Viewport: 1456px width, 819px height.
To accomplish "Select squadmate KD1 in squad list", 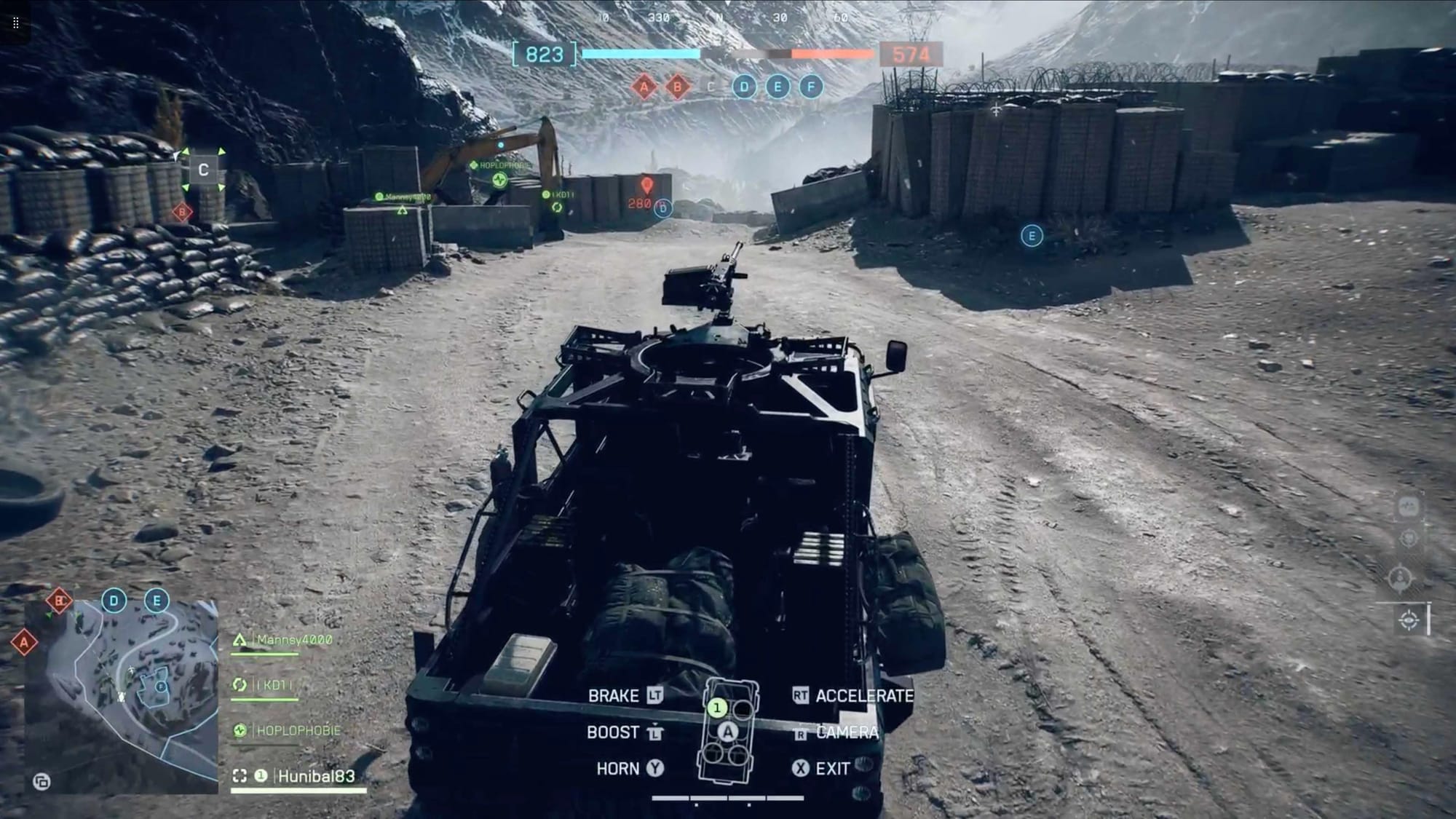I will pyautogui.click(x=273, y=685).
